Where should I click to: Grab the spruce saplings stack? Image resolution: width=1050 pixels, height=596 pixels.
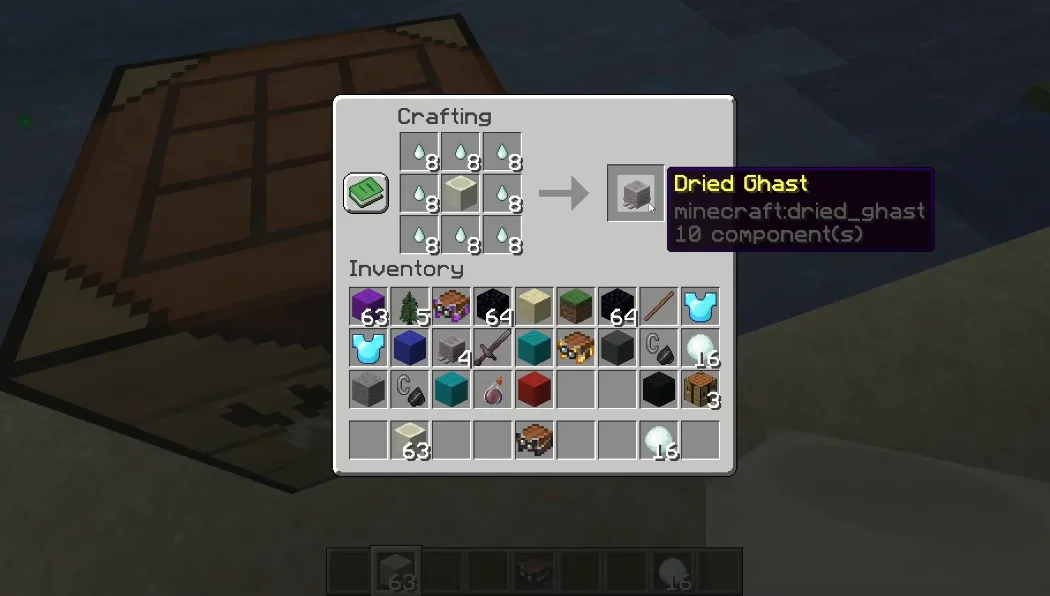pos(410,307)
